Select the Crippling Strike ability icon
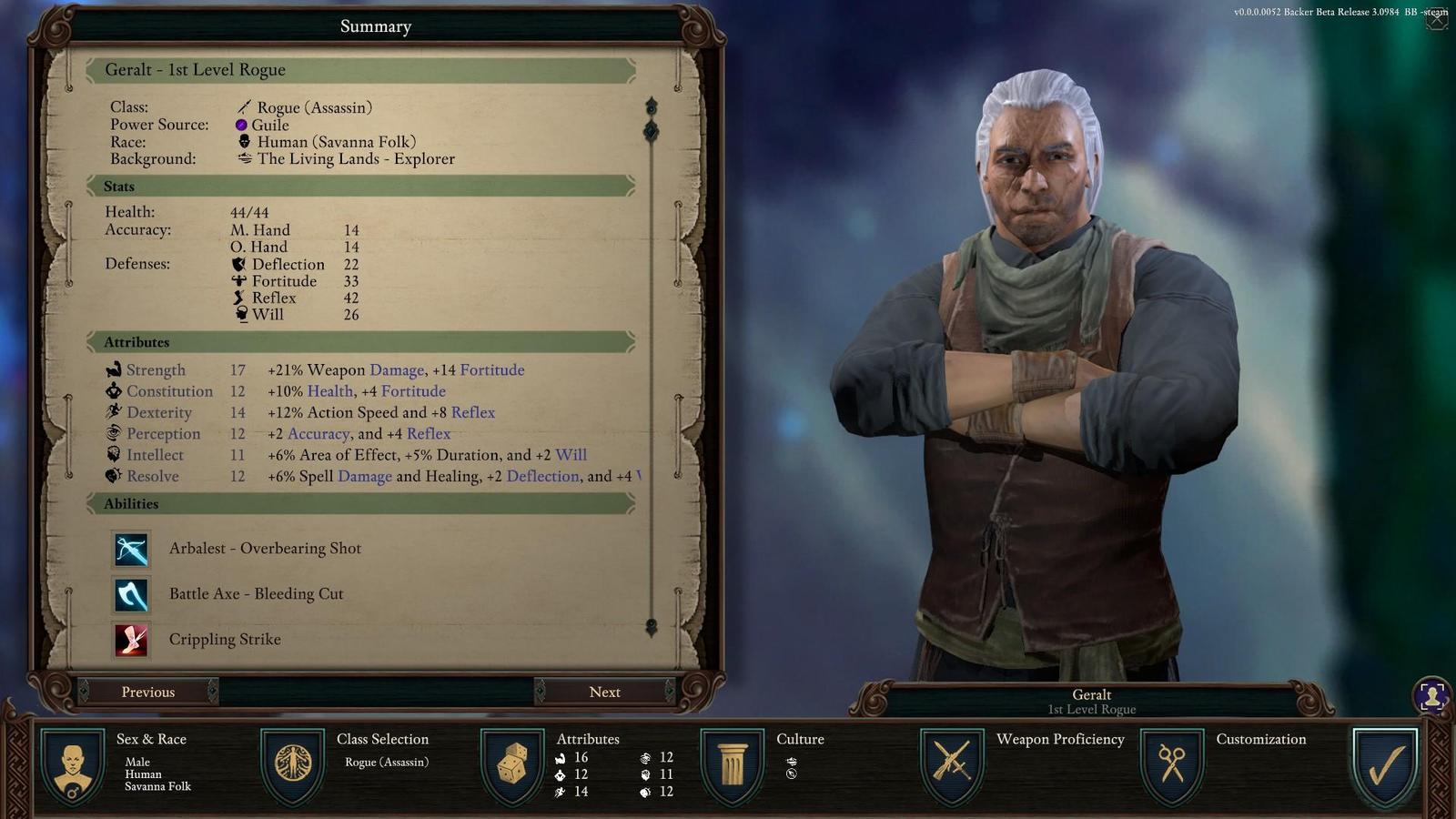The image size is (1456, 819). [131, 639]
